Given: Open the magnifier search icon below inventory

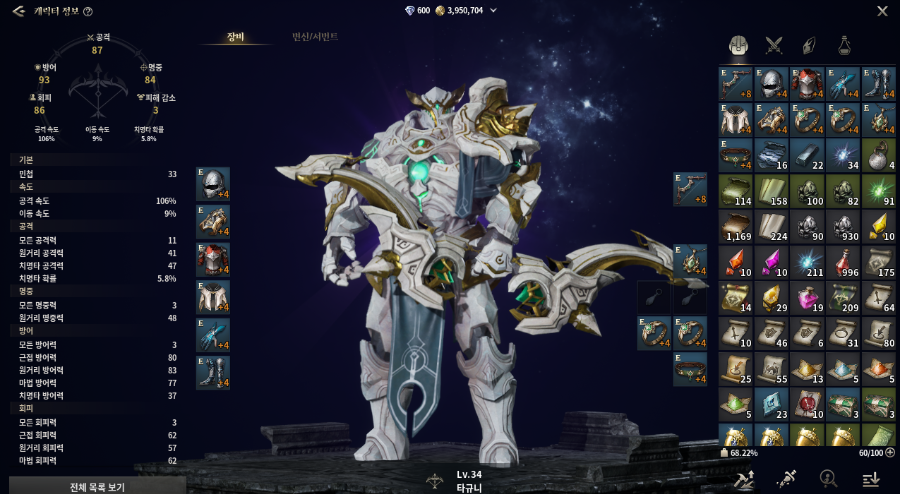Looking at the screenshot, I should click(x=828, y=478).
